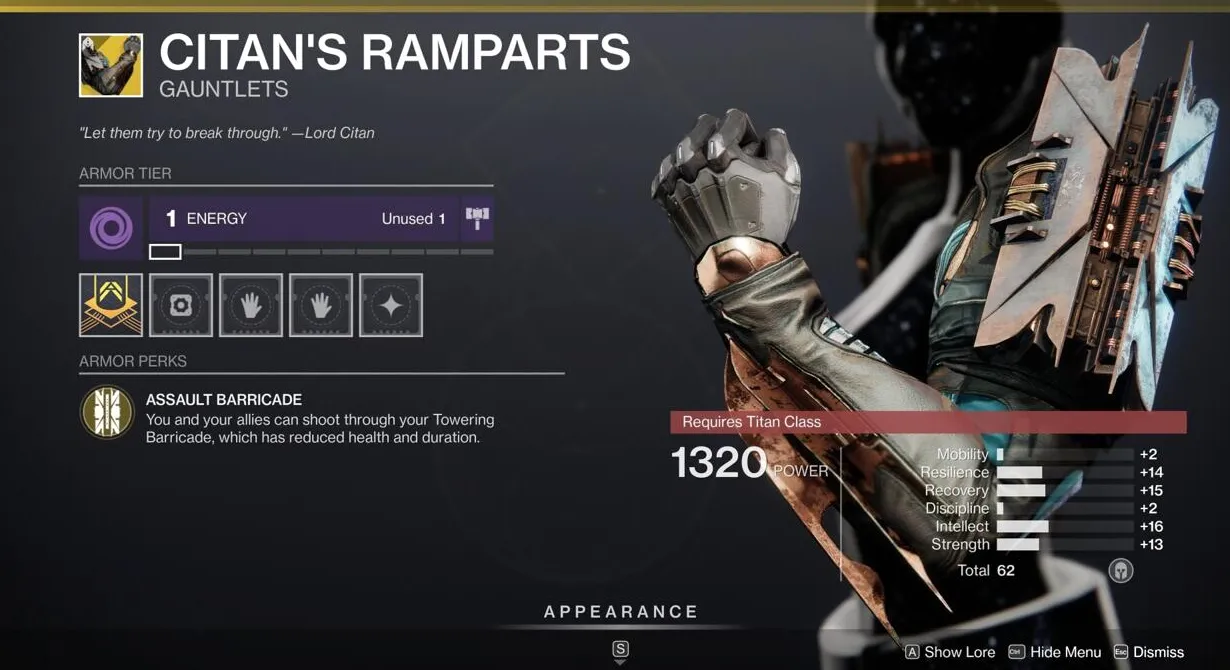Select the Void energy type icon
1230x670 pixels.
[x=110, y=228]
